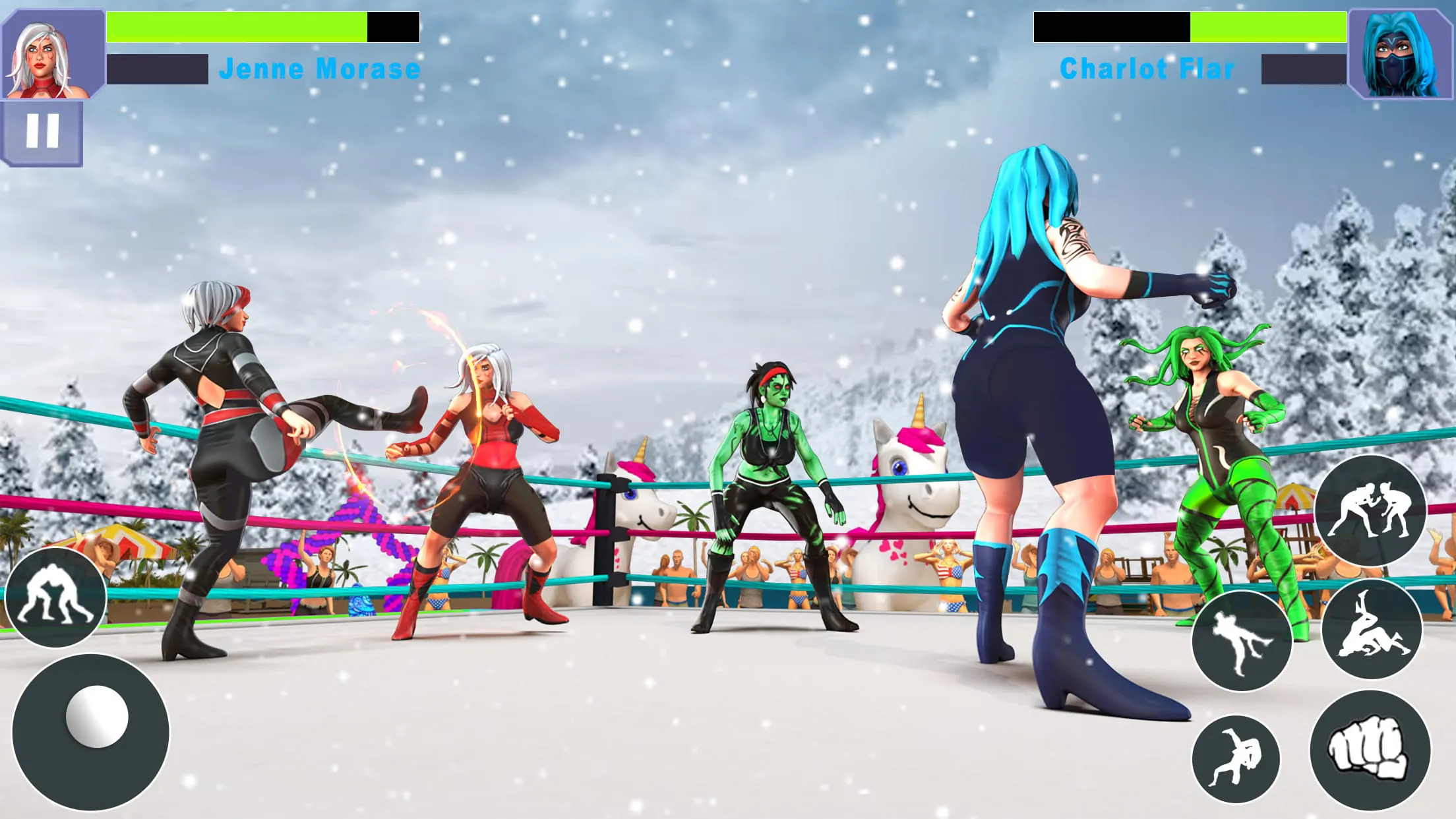The image size is (1456, 819).
Task: Tap Jenne Morase's green health bar
Action: click(x=231, y=26)
